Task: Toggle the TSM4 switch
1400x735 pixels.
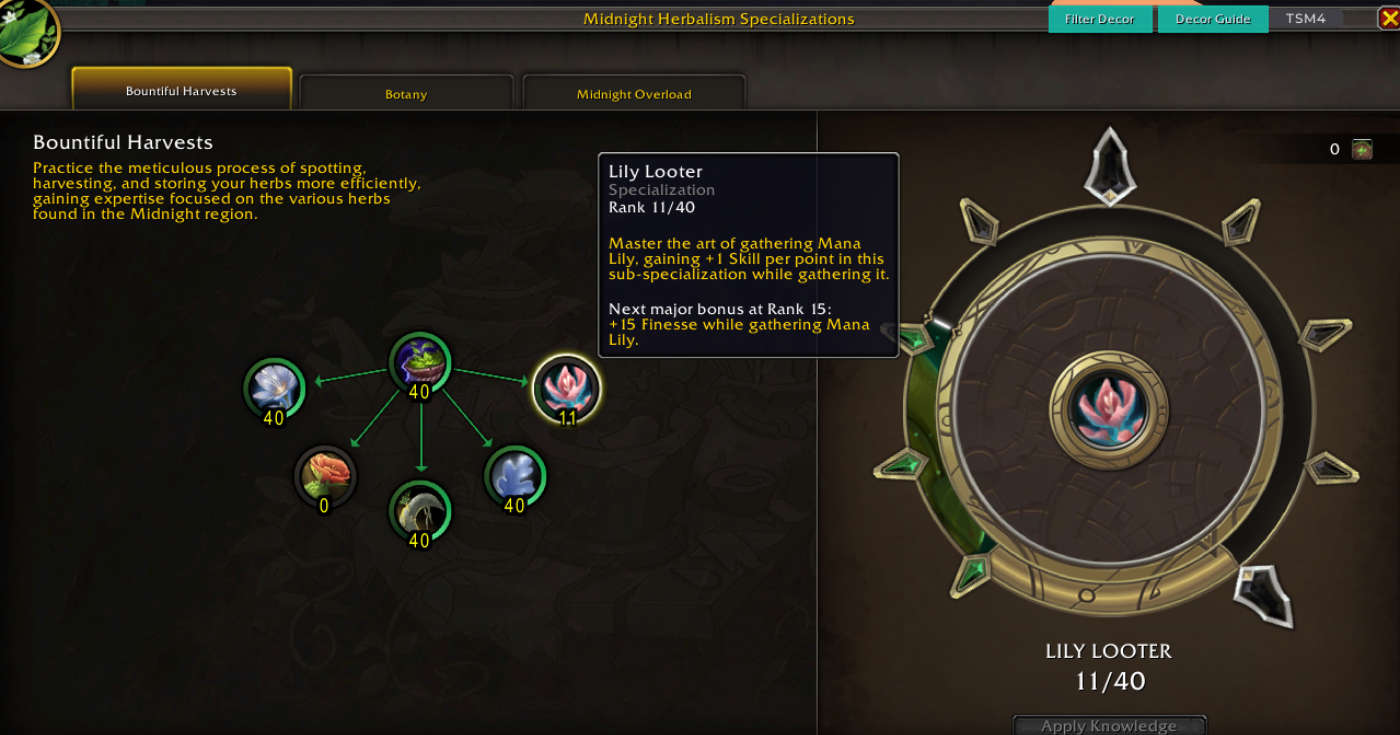Action: click(x=1355, y=18)
